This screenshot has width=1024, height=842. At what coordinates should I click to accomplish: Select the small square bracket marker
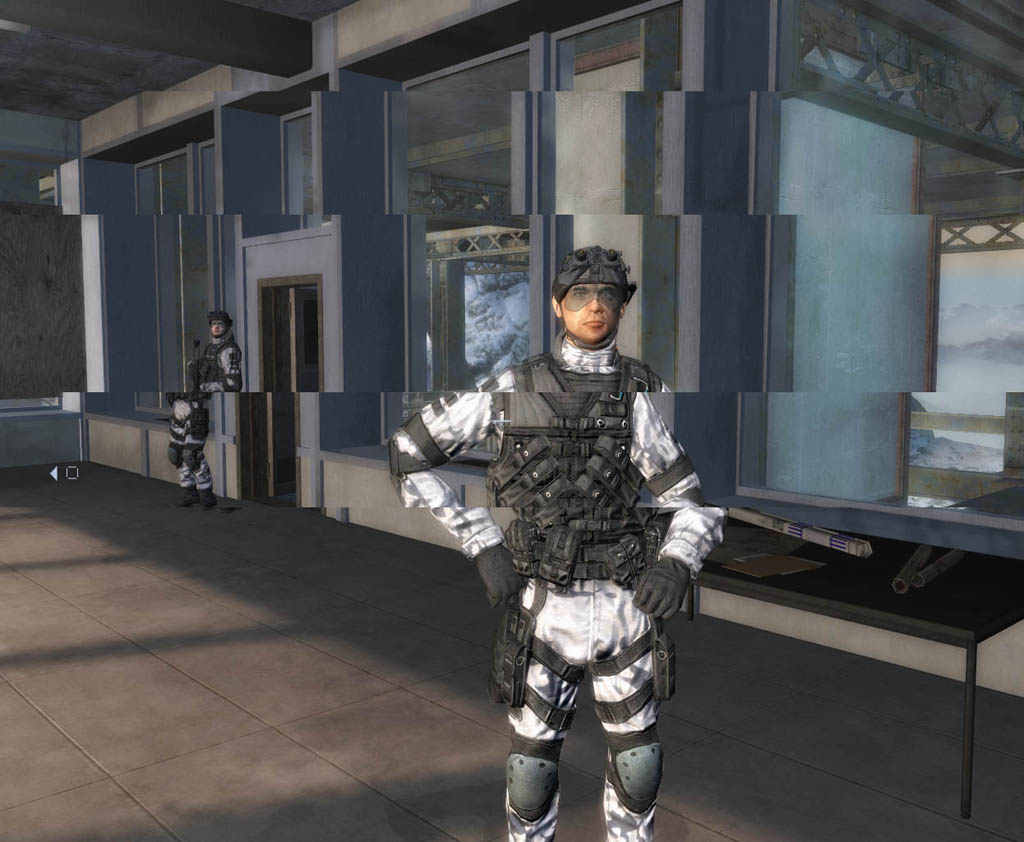click(72, 473)
